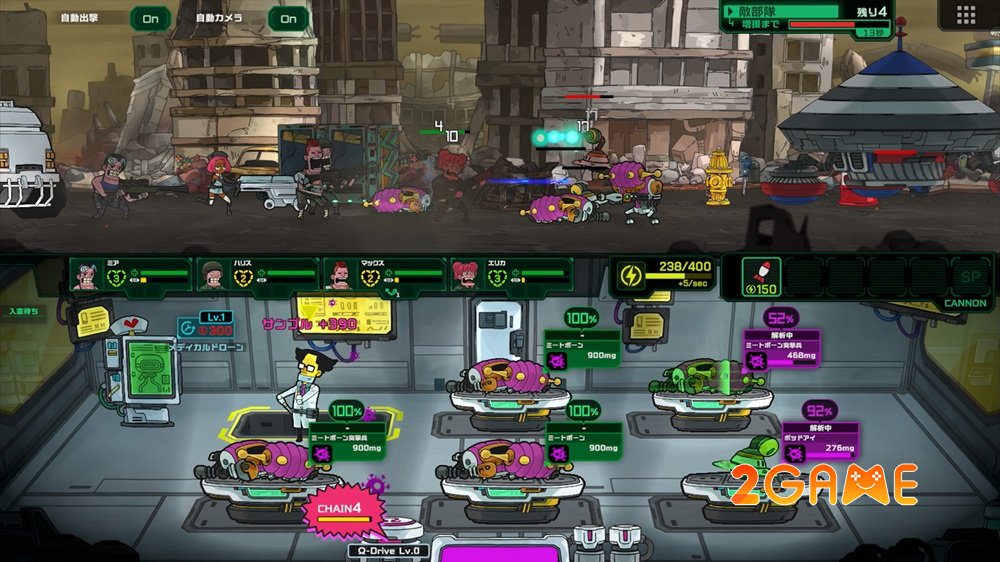The image size is (1000, 562).
Task: Activate the Ω-Drive Lv.0 button
Action: point(389,550)
